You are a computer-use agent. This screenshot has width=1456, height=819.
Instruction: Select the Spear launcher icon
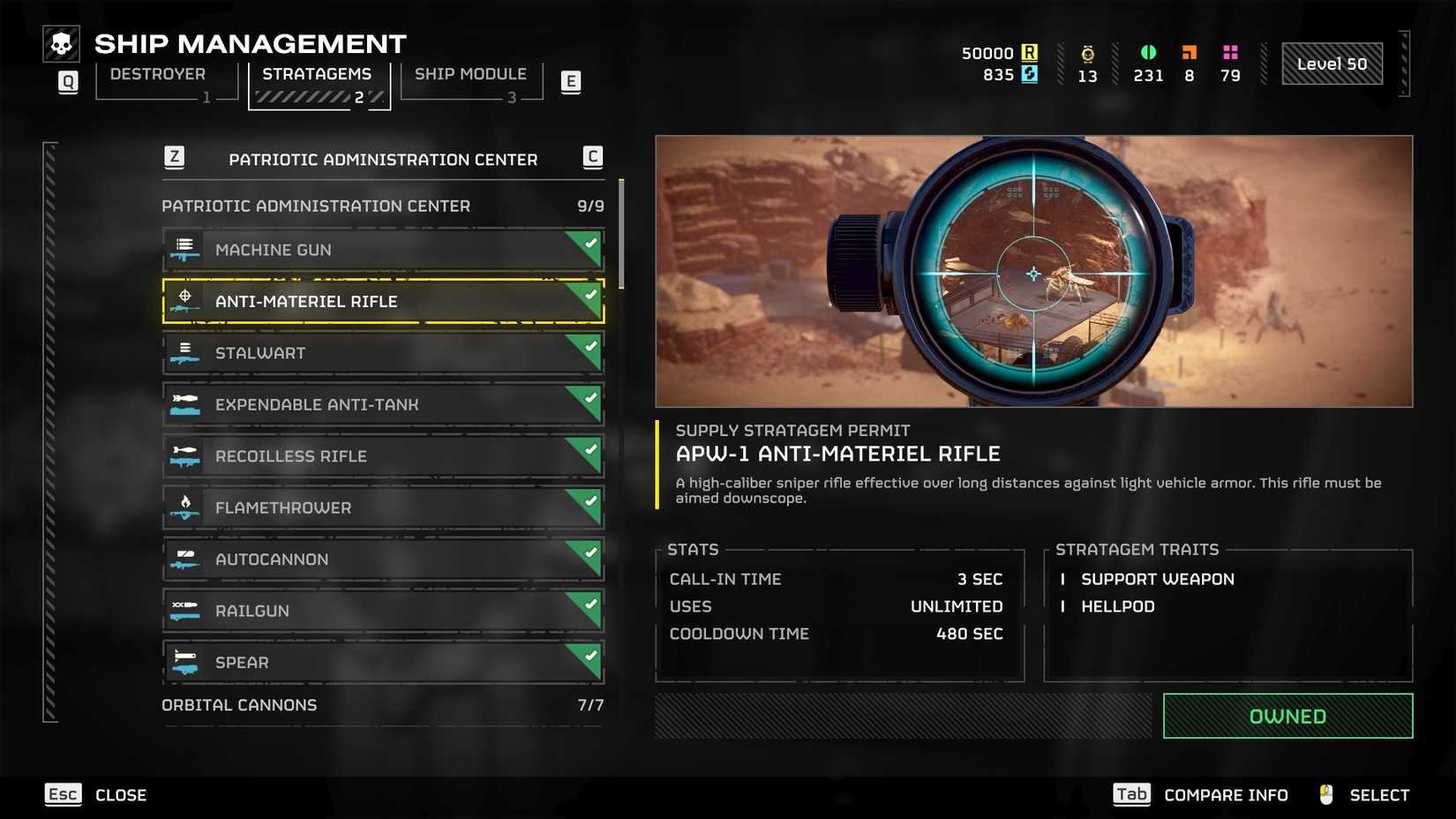185,662
